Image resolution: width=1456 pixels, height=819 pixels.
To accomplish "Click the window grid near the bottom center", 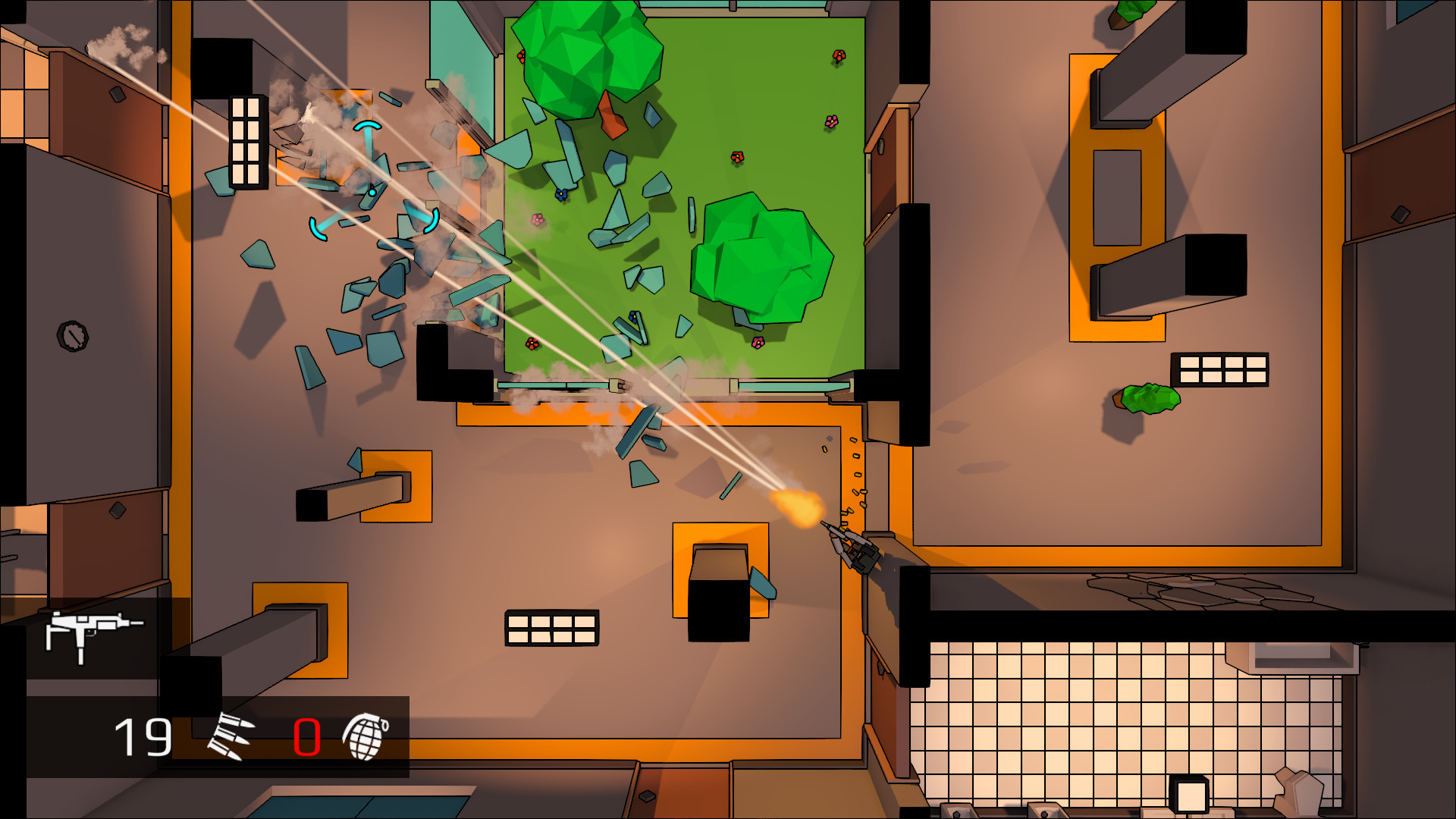I will click(552, 626).
